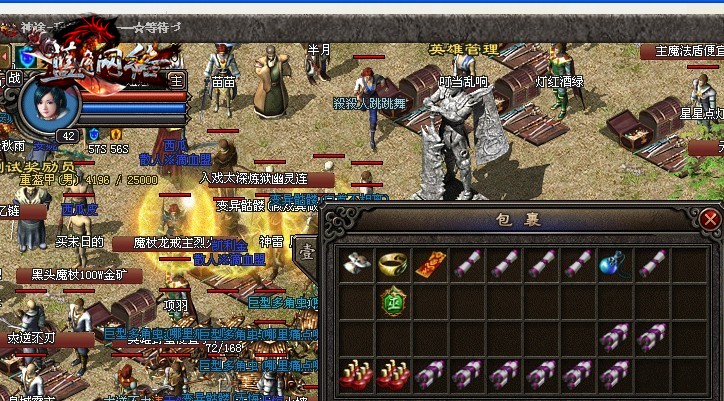Click the 主 button beside the portrait

(177, 79)
